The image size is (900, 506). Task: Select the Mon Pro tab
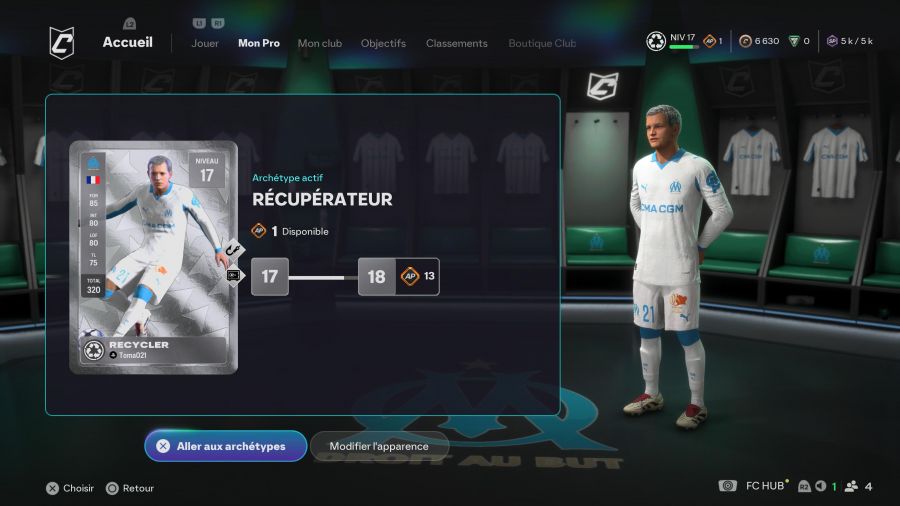[259, 43]
